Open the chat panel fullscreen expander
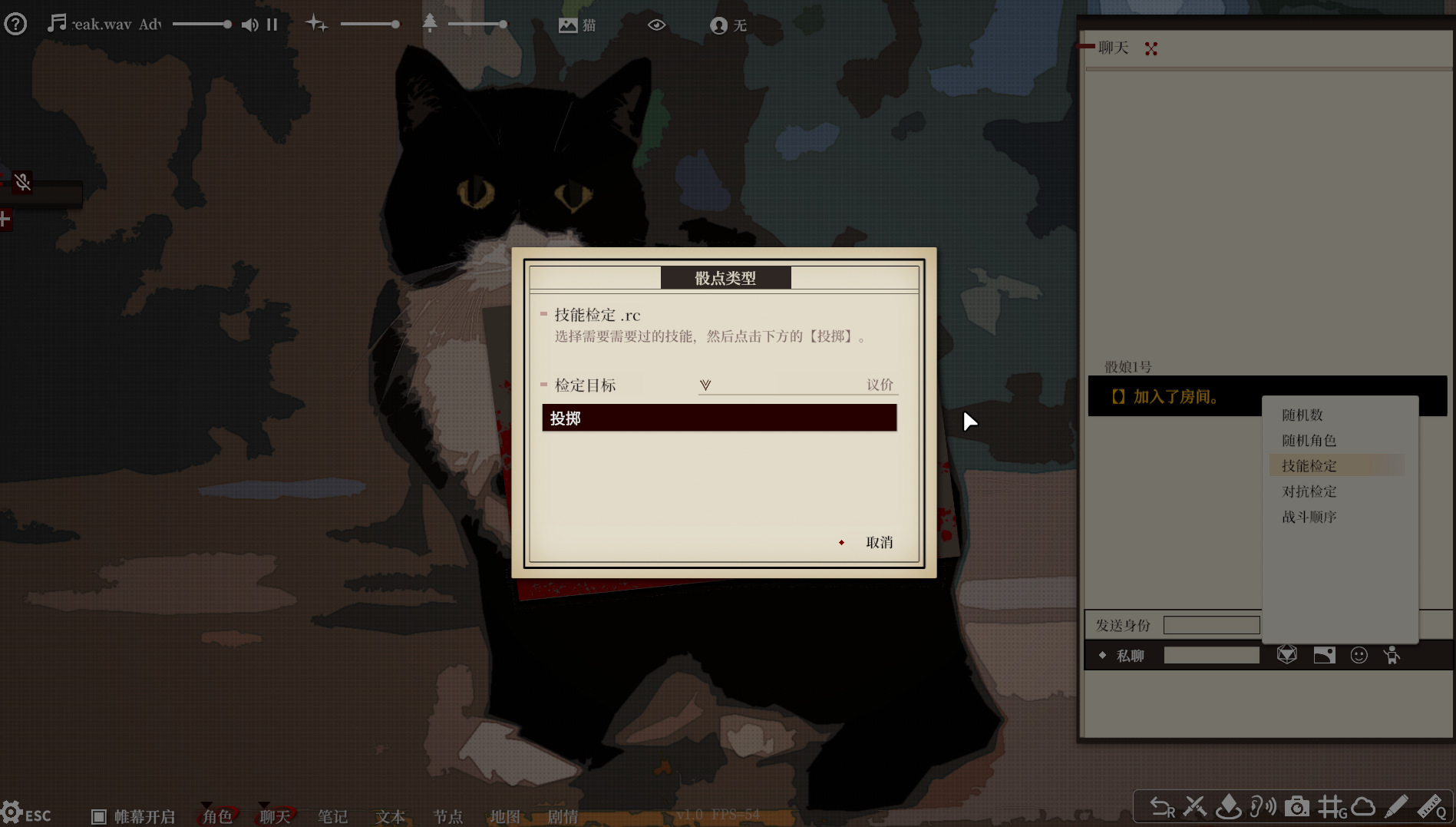 [1151, 48]
